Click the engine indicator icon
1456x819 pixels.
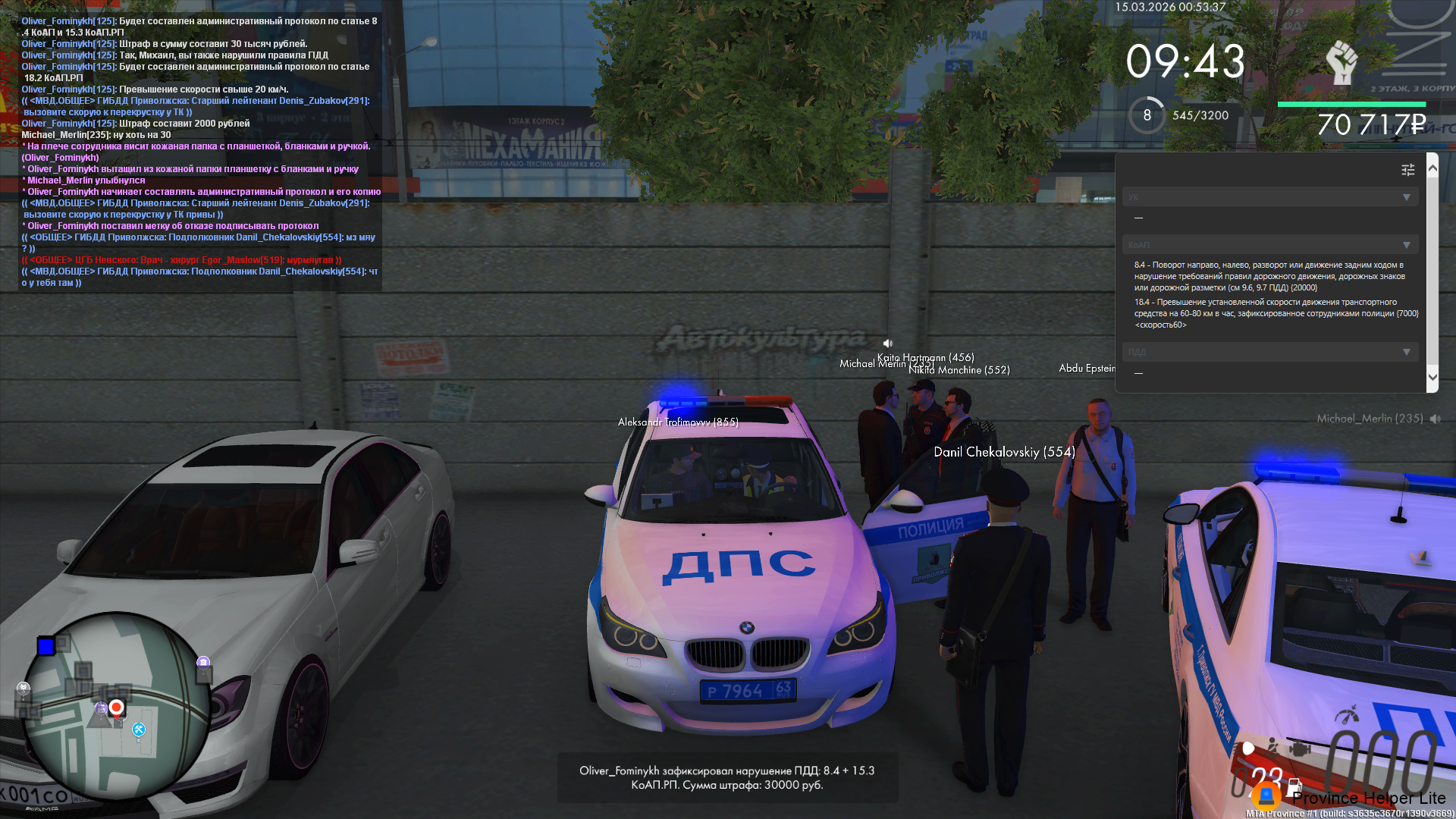pyautogui.click(x=1300, y=749)
